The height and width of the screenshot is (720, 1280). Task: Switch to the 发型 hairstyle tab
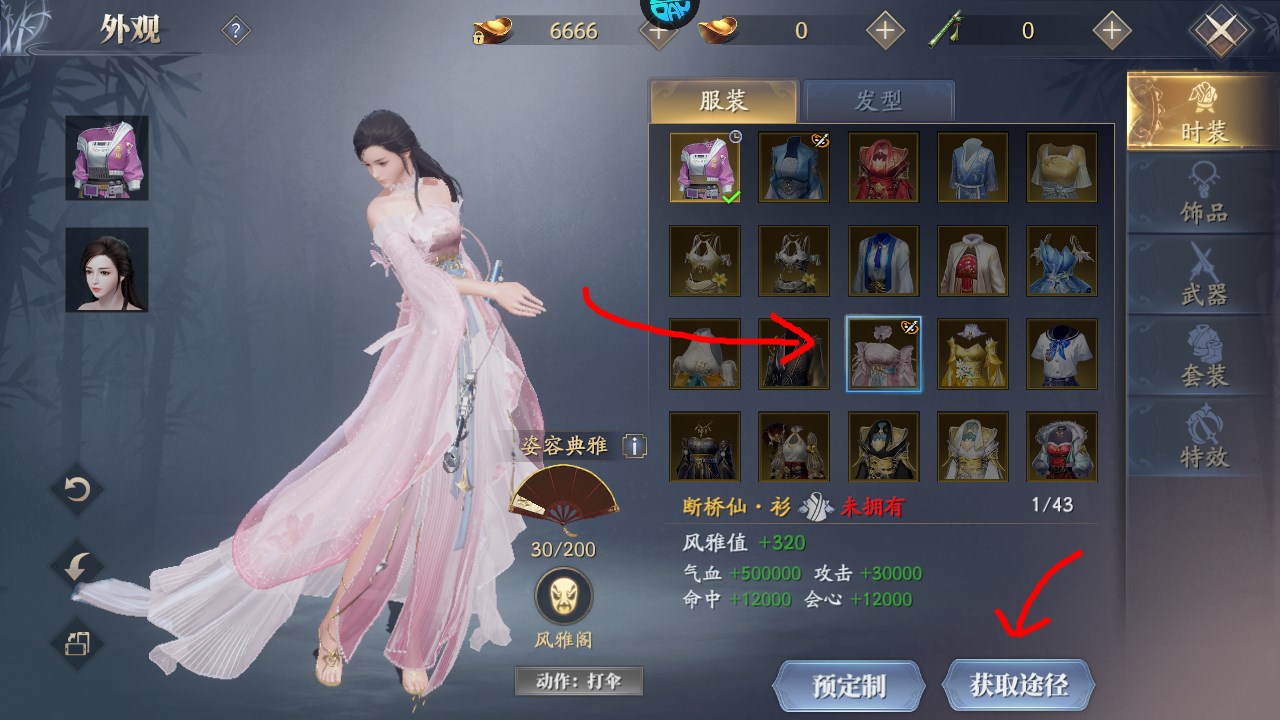coord(879,99)
